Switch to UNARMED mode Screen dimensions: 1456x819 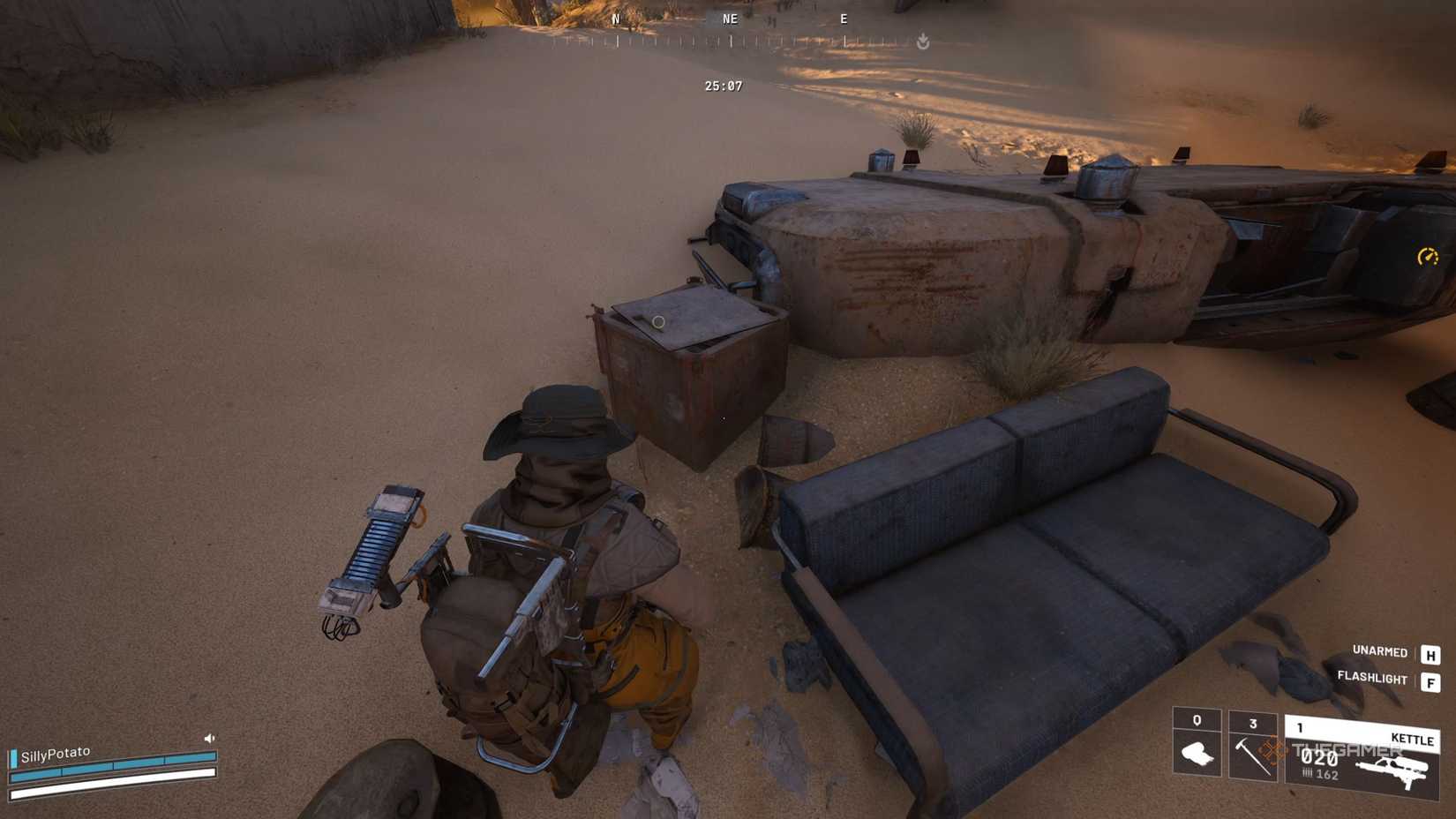point(1381,652)
